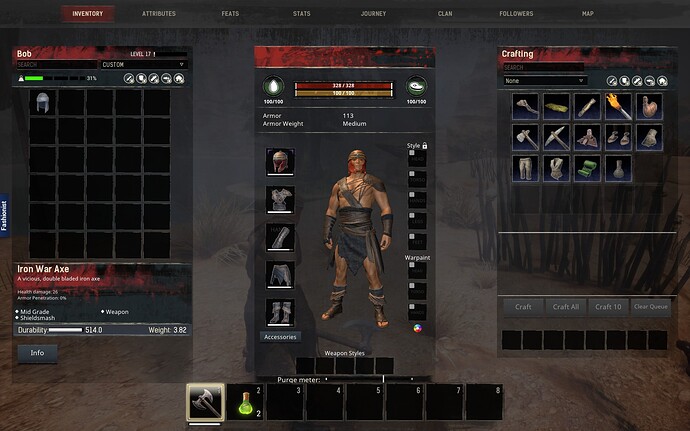Open the Accessories panel
The width and height of the screenshot is (690, 431).
tap(279, 337)
